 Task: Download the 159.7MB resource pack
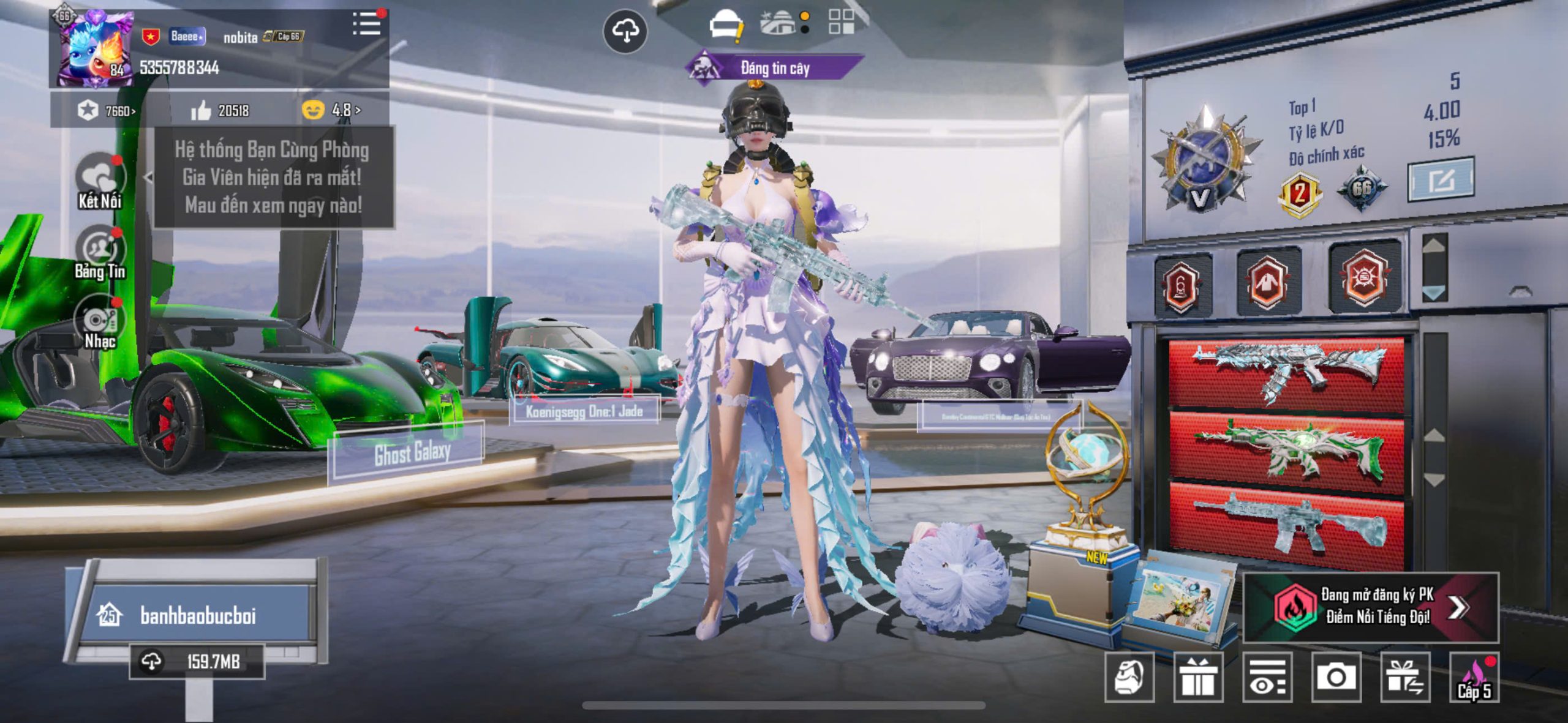pyautogui.click(x=197, y=661)
